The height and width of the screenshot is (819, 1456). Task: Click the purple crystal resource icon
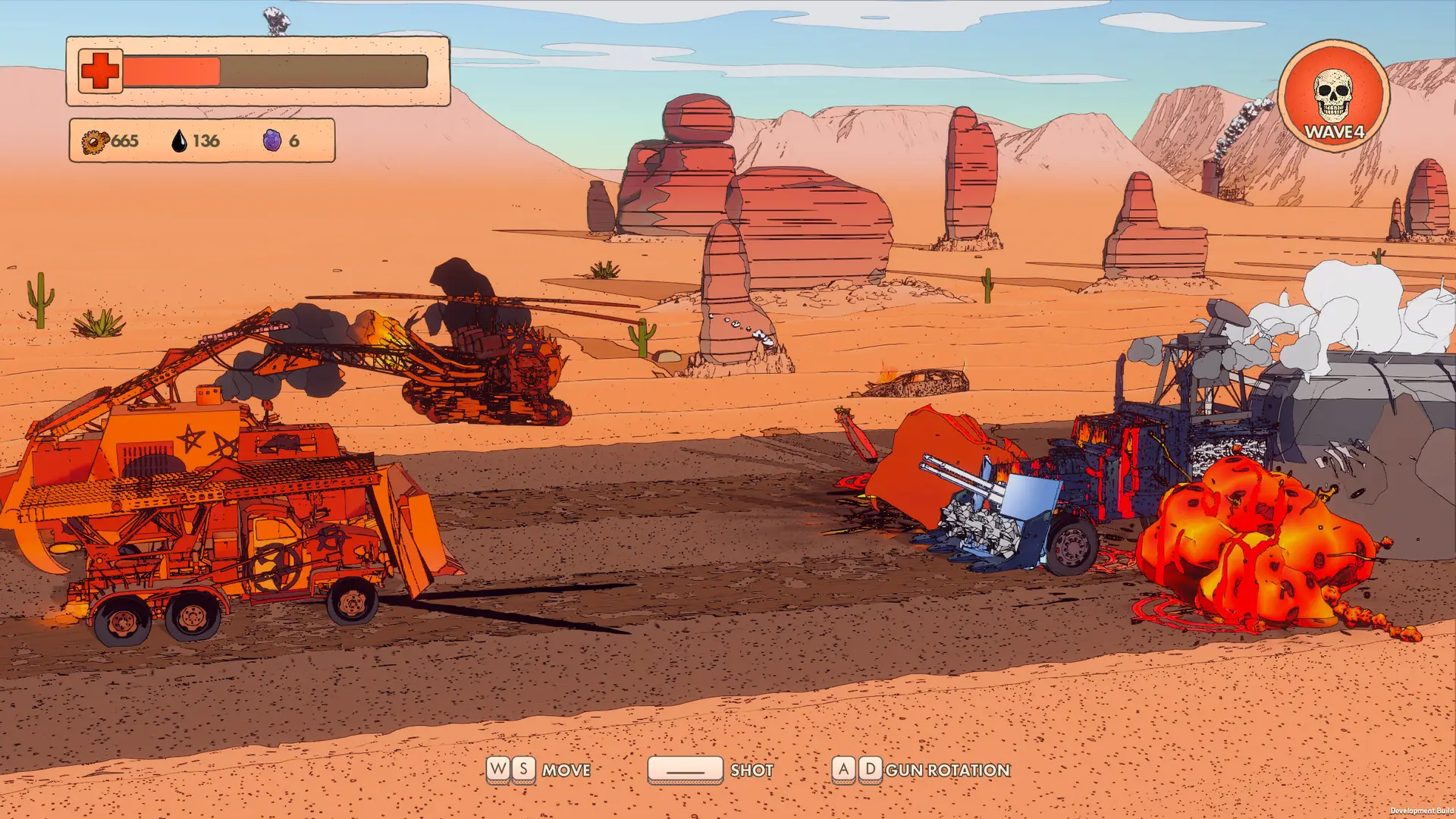271,140
